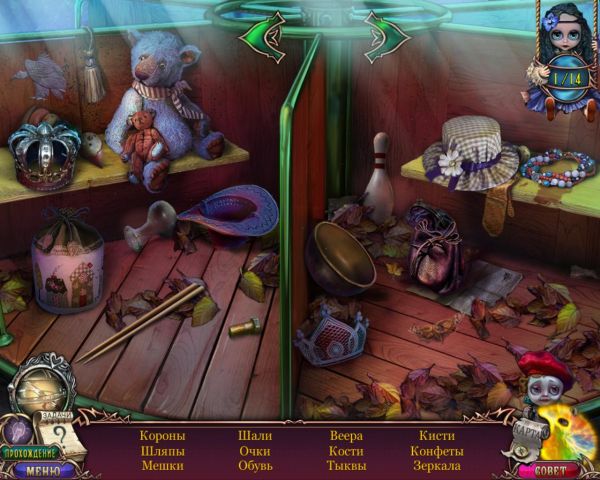Pick the Кости category
Screen dimensions: 600x480
tap(346, 451)
